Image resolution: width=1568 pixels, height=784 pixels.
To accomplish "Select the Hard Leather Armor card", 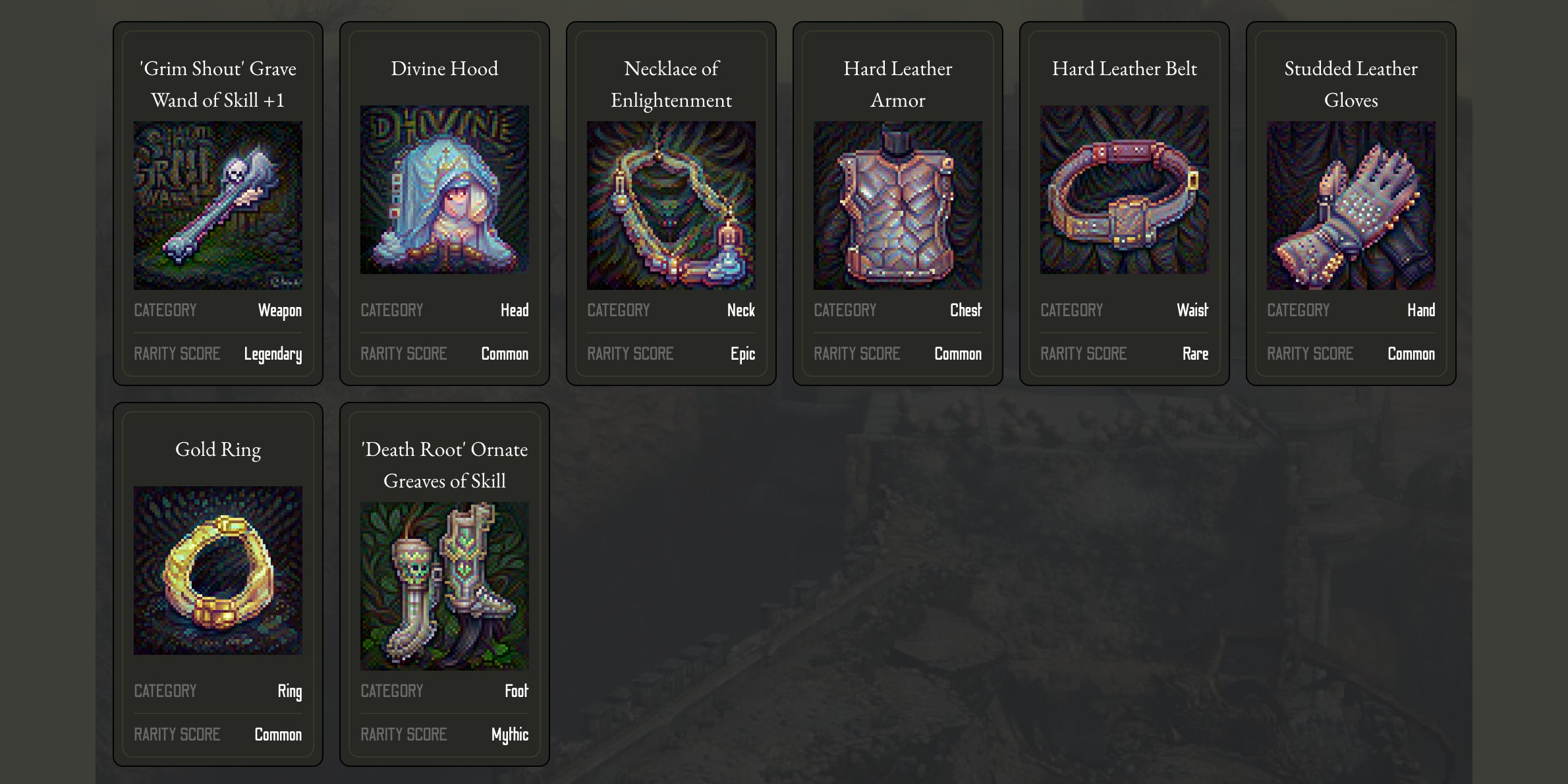I will pos(897,204).
